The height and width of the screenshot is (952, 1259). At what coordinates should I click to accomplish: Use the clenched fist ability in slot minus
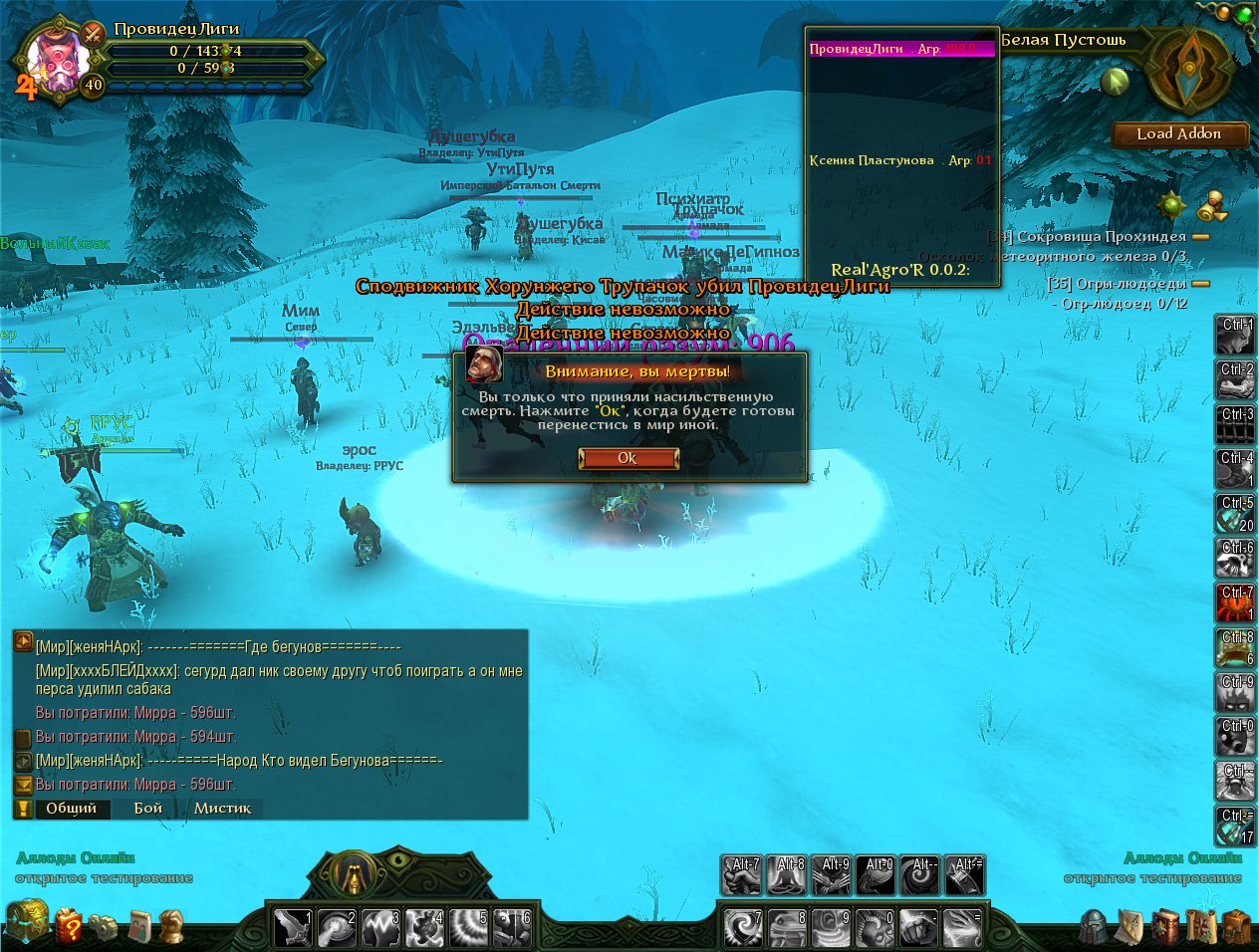920,927
